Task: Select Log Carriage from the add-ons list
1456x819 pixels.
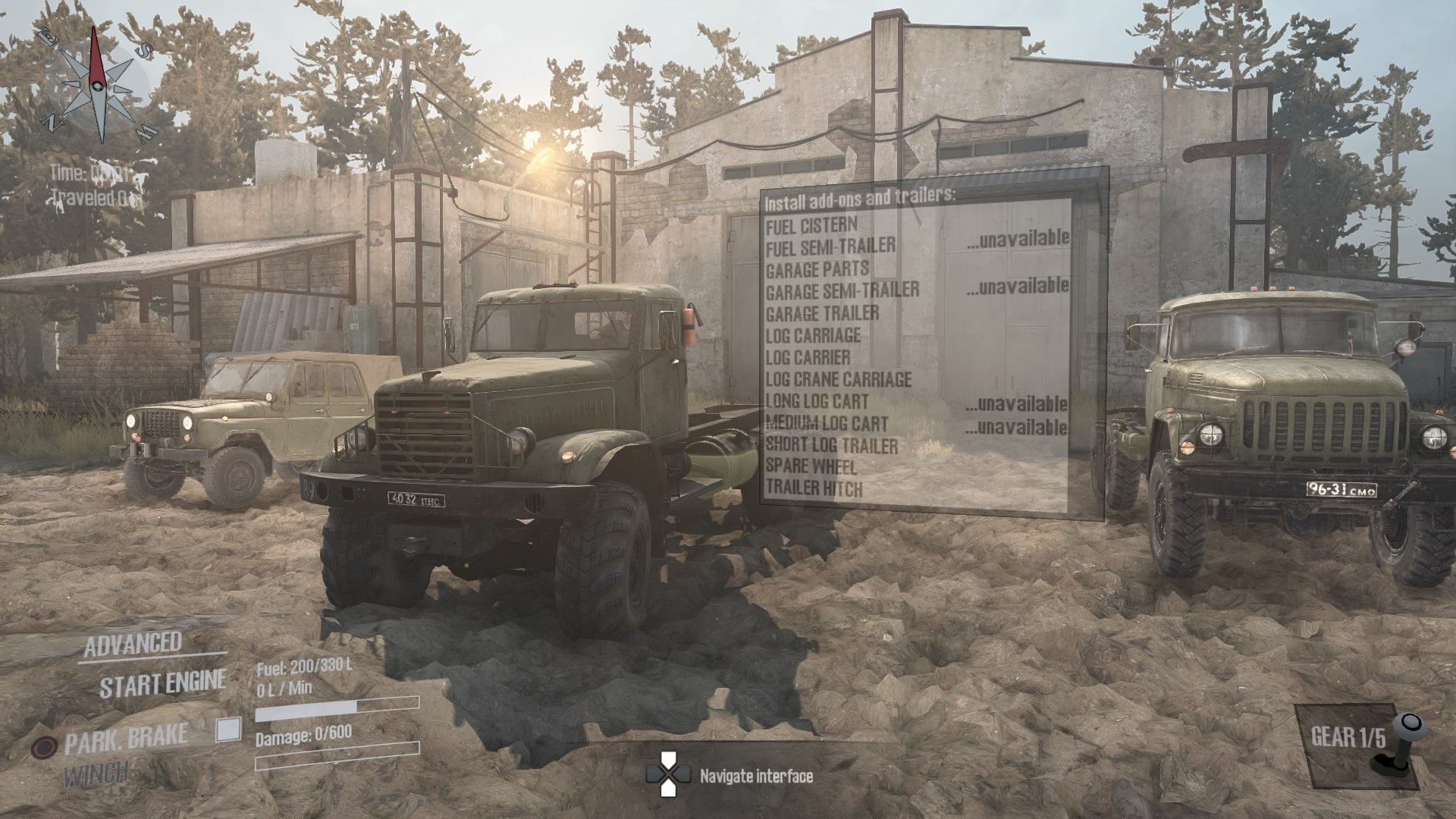Action: [814, 334]
